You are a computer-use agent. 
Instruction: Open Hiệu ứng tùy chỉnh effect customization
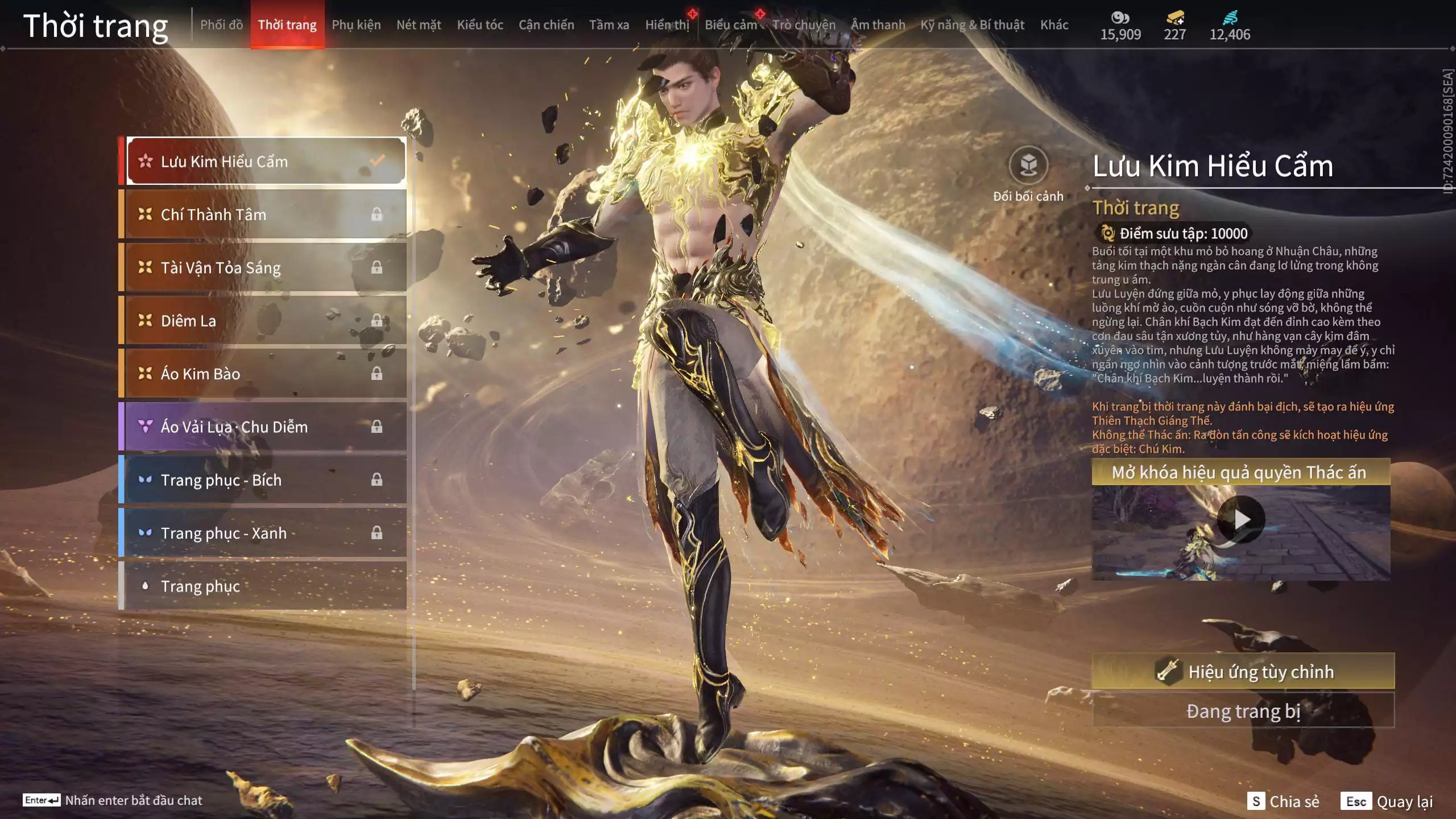(x=1243, y=672)
